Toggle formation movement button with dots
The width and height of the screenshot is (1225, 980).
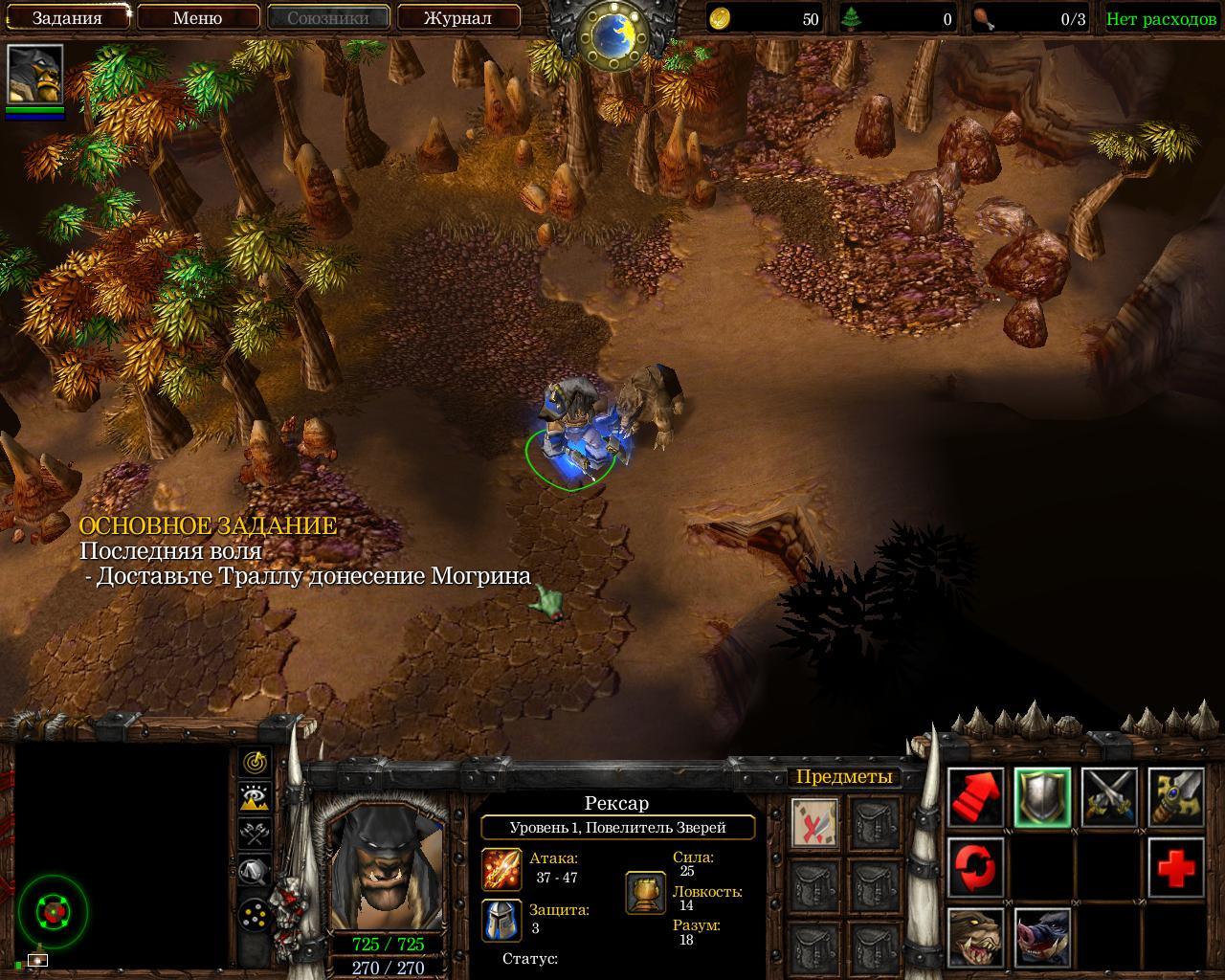coord(255,915)
